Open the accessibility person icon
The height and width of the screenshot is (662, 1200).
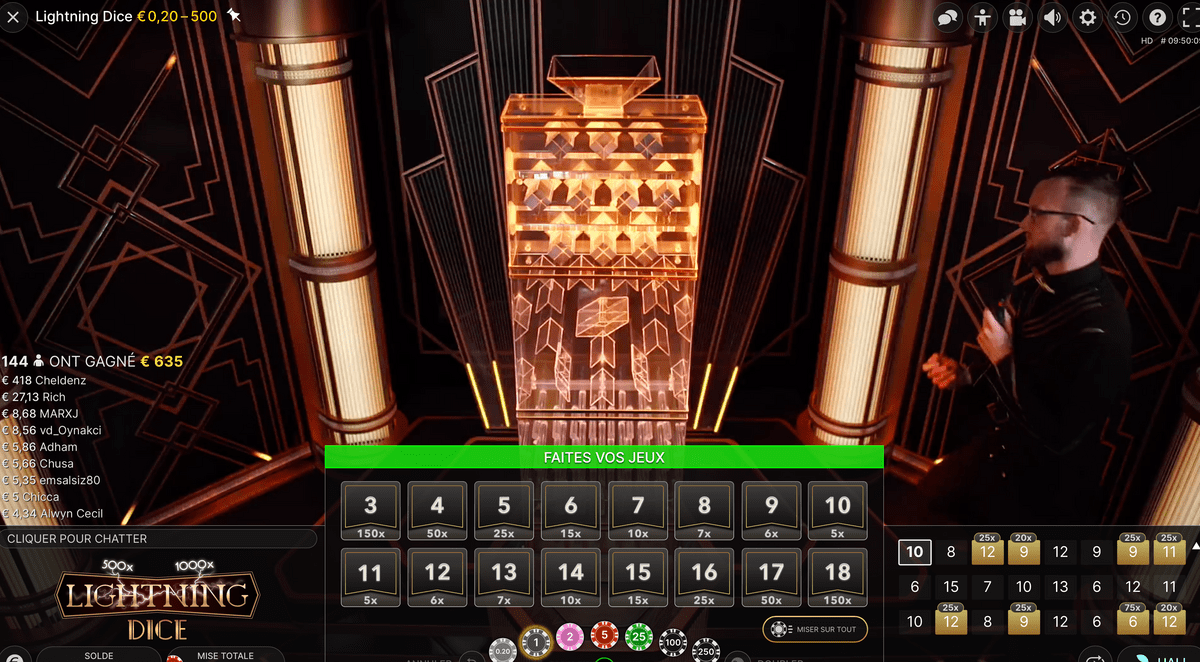(983, 17)
